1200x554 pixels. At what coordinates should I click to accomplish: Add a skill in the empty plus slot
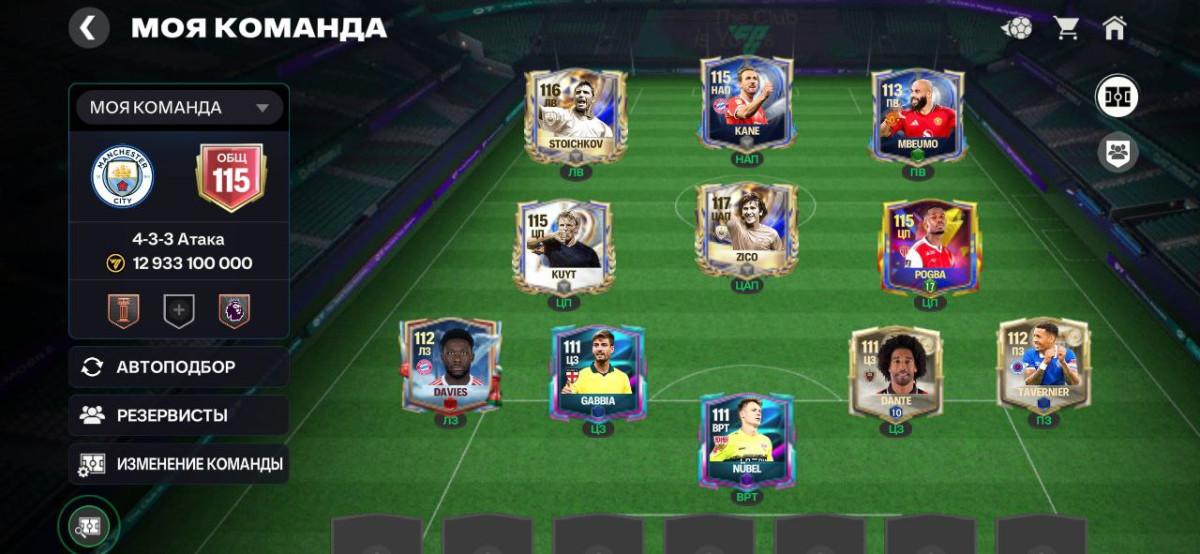[179, 311]
